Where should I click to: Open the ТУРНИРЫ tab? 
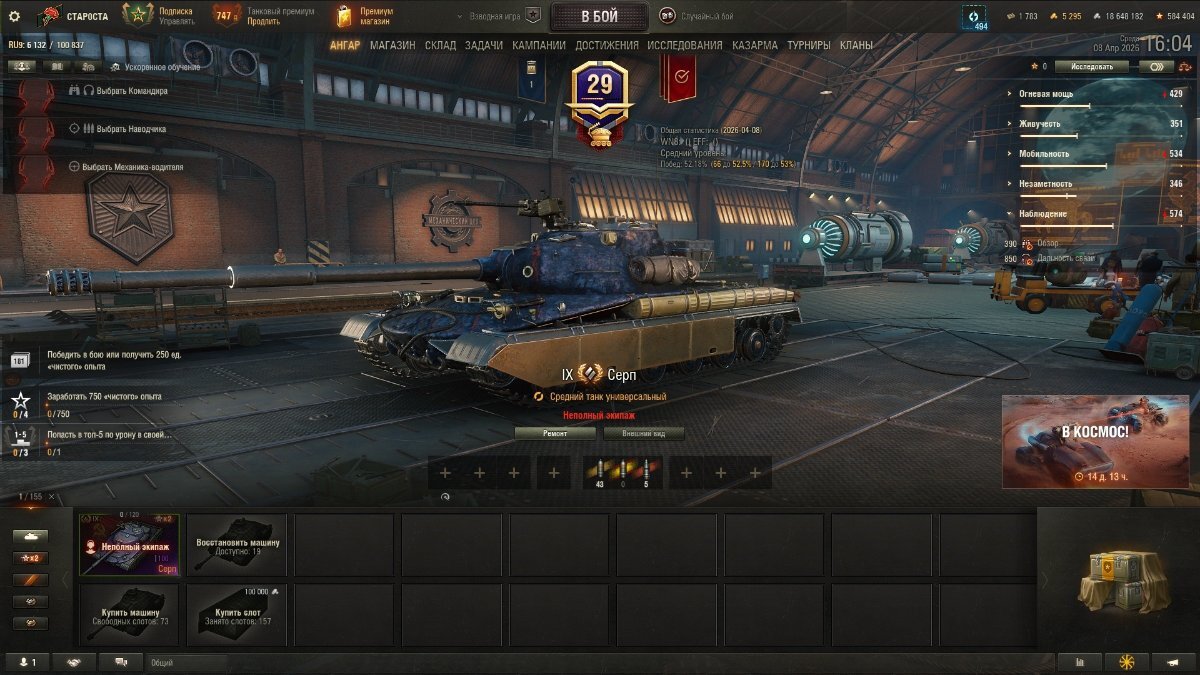(809, 45)
